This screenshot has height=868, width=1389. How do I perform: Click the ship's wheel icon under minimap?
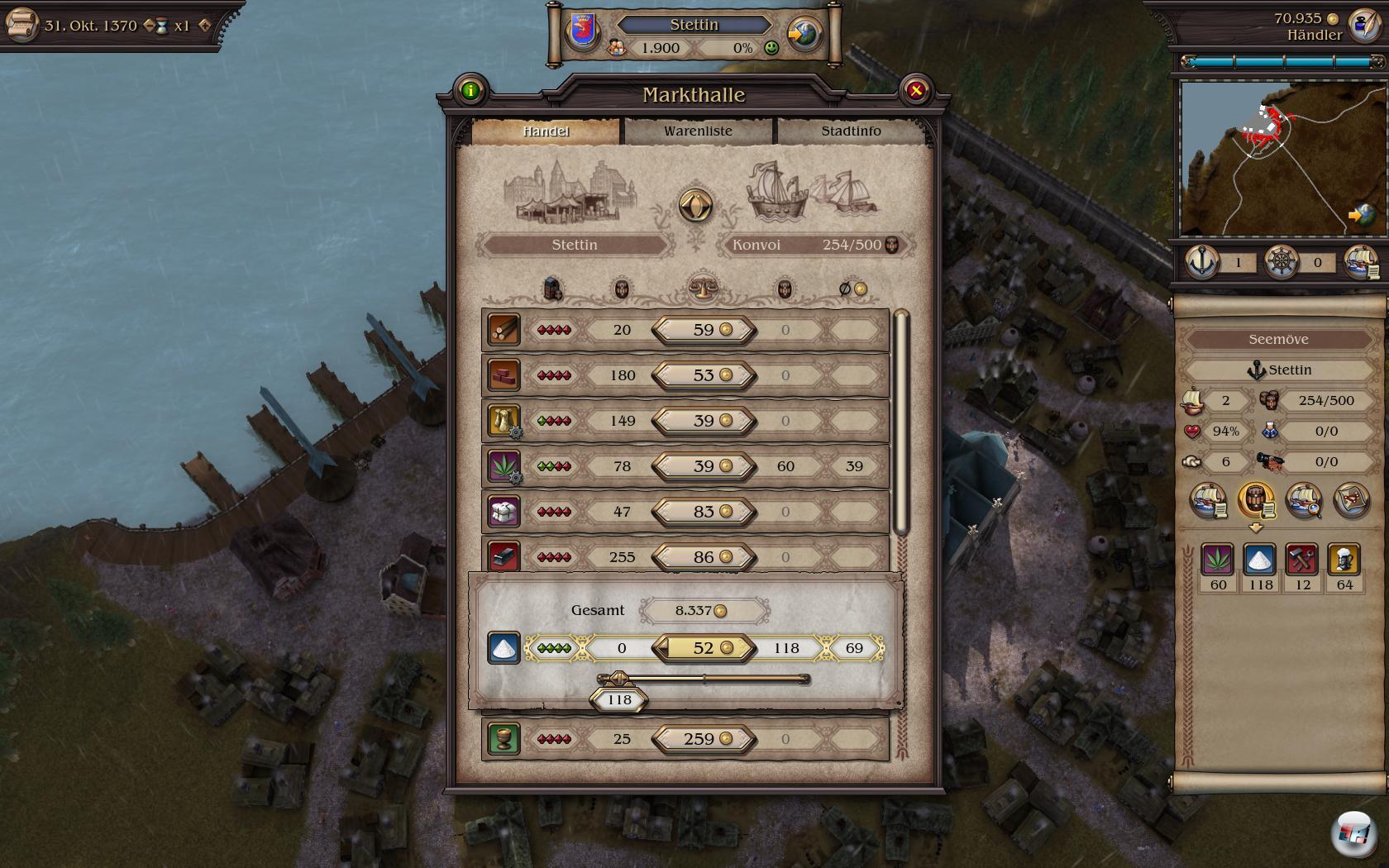(x=1282, y=263)
